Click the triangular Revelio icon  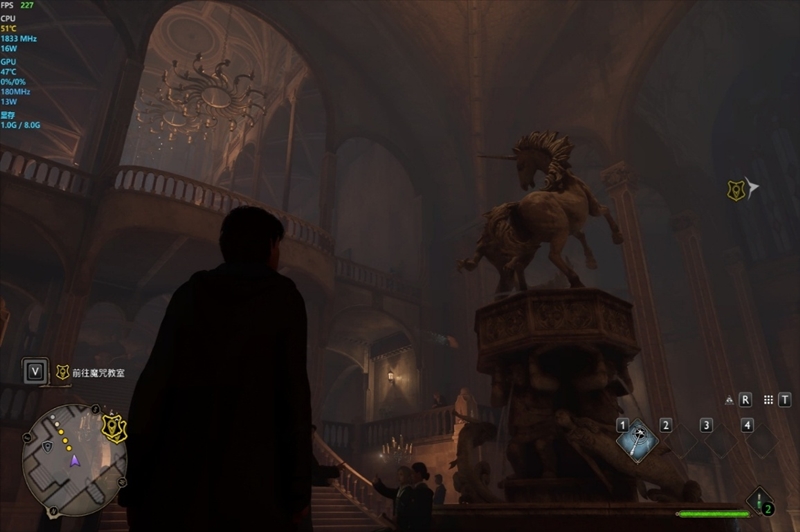(729, 400)
